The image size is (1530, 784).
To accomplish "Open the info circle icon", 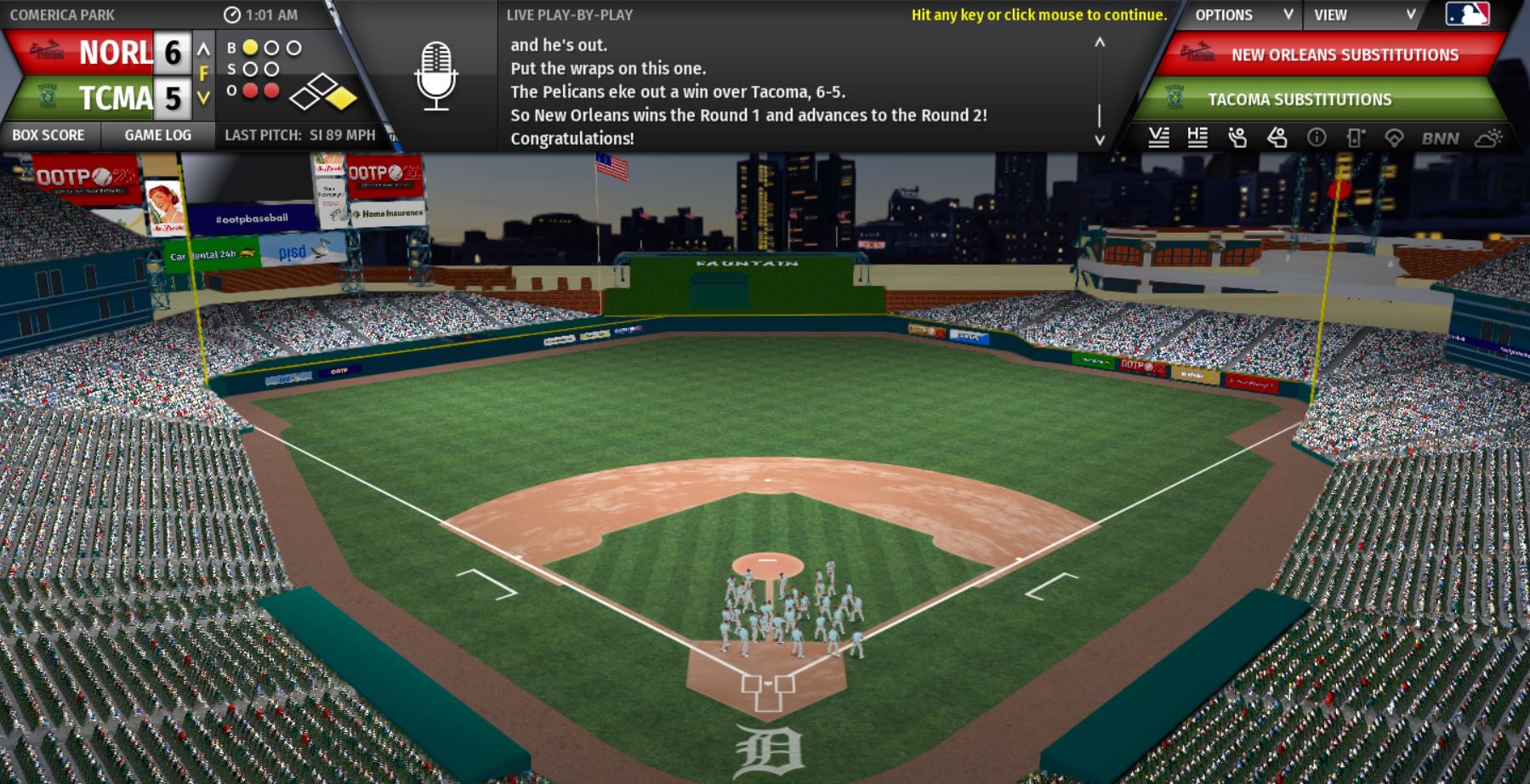I will [1317, 138].
